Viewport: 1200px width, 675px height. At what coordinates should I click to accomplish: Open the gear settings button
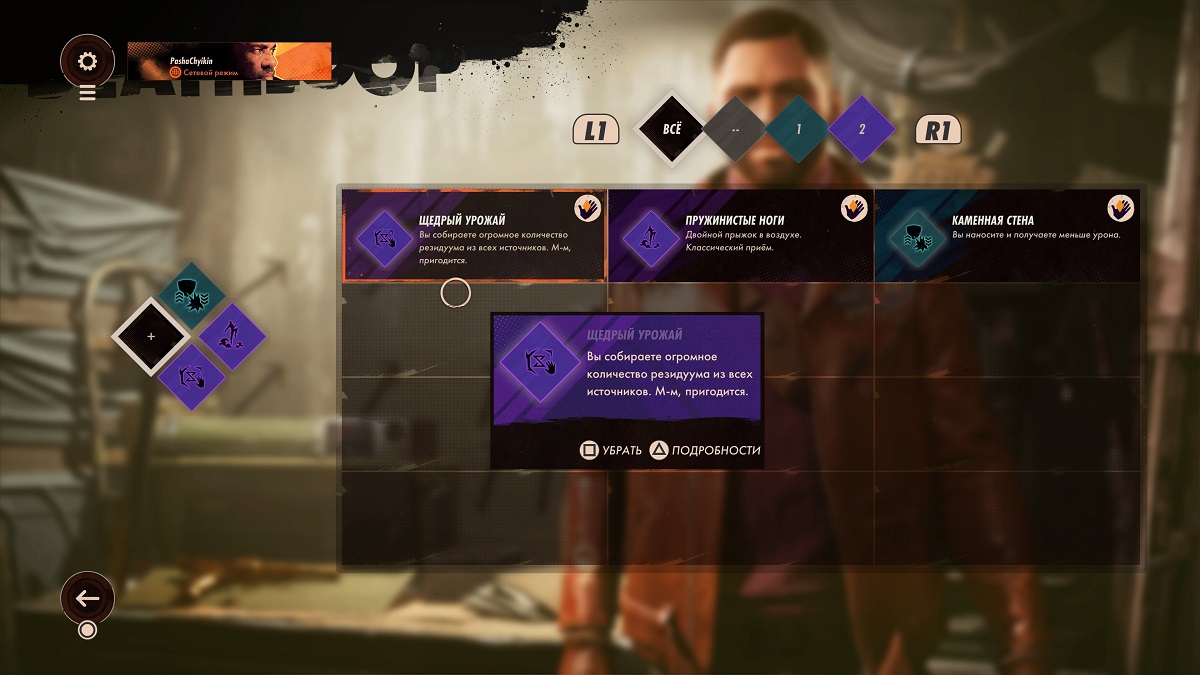87,62
